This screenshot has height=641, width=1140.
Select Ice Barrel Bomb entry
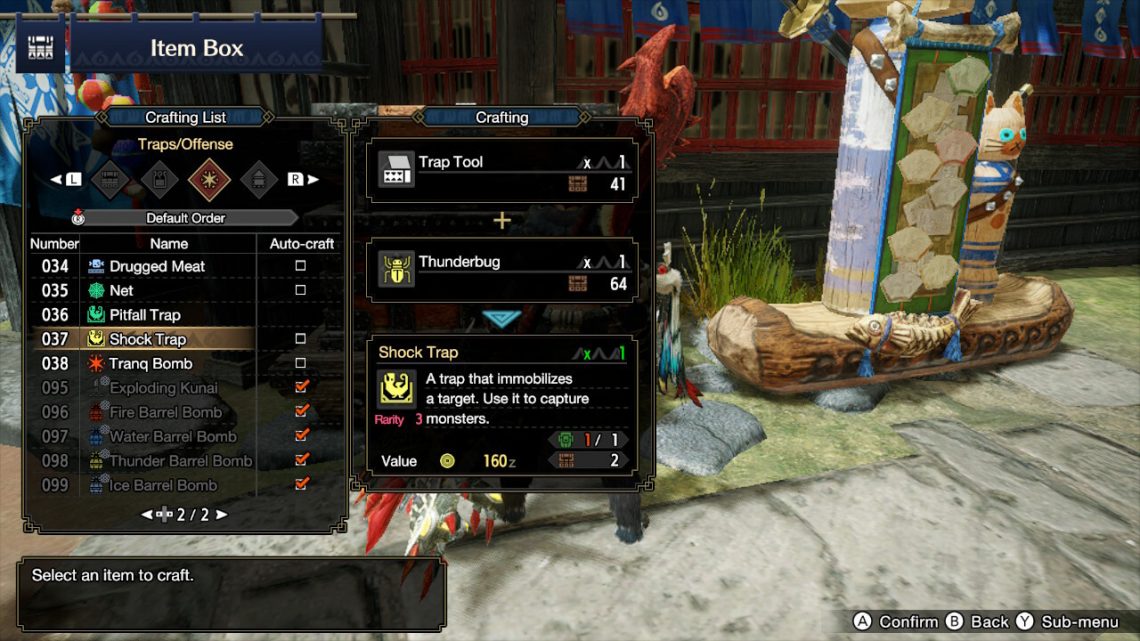(162, 485)
